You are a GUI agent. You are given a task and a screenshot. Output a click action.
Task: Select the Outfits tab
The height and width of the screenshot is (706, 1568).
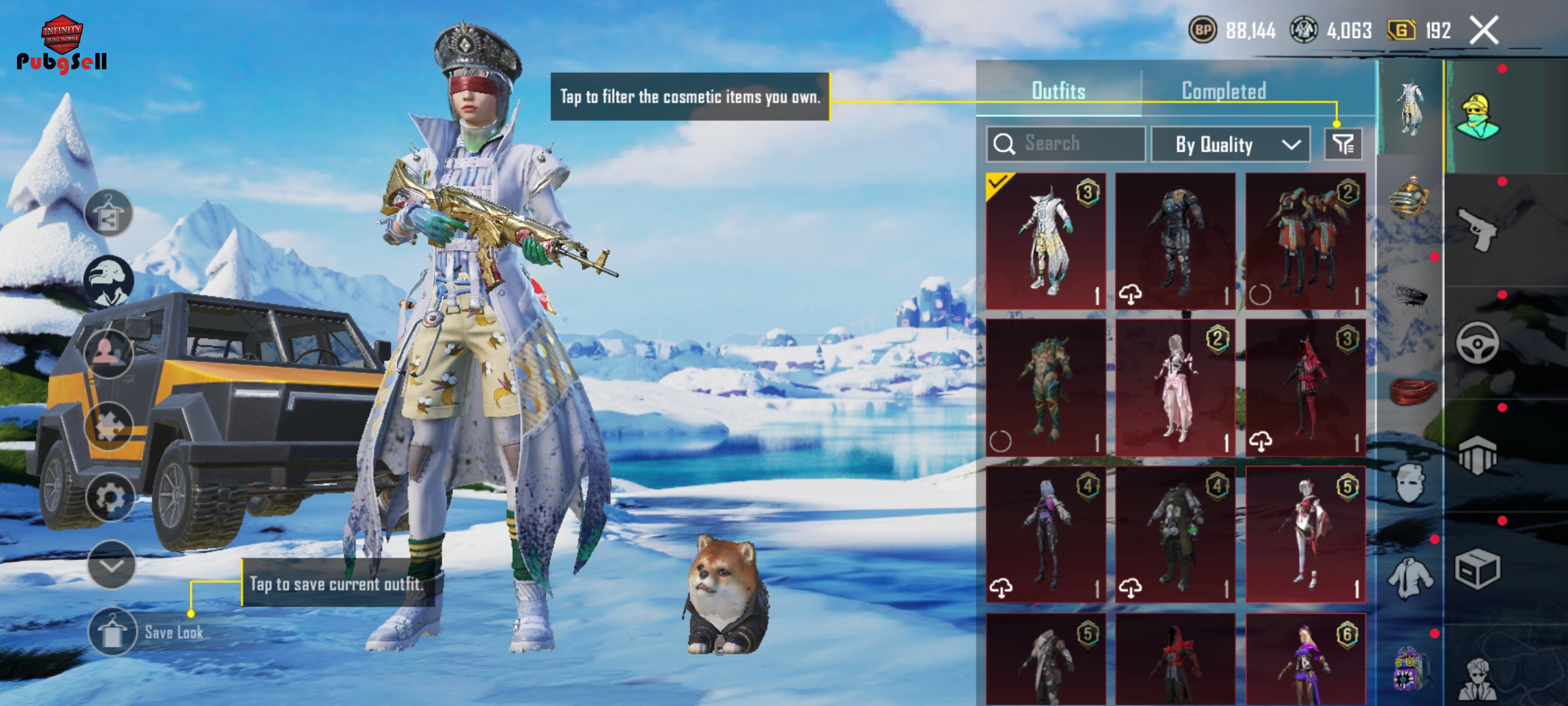pos(1058,91)
